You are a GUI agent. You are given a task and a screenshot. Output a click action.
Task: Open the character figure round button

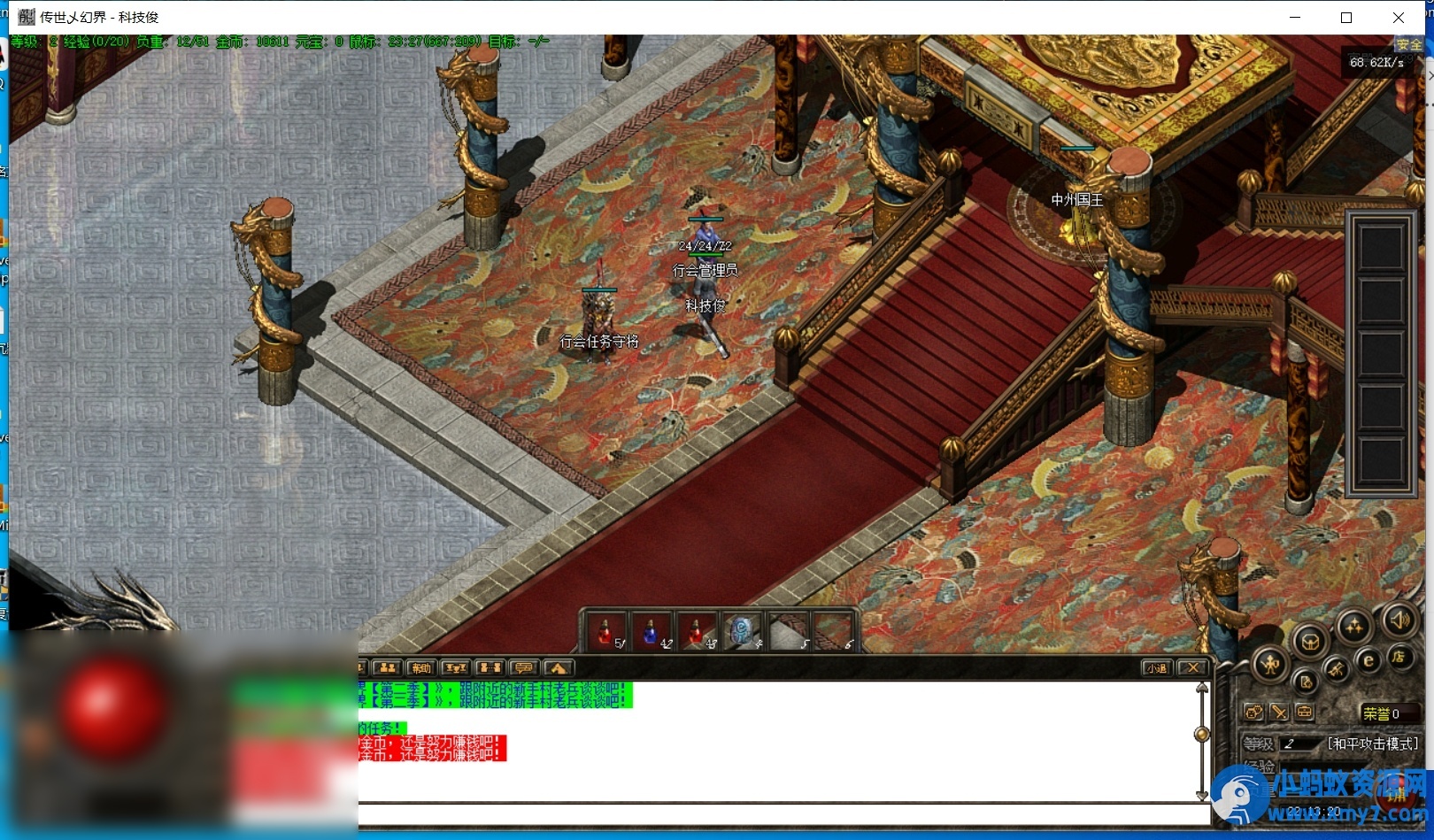(x=1270, y=664)
